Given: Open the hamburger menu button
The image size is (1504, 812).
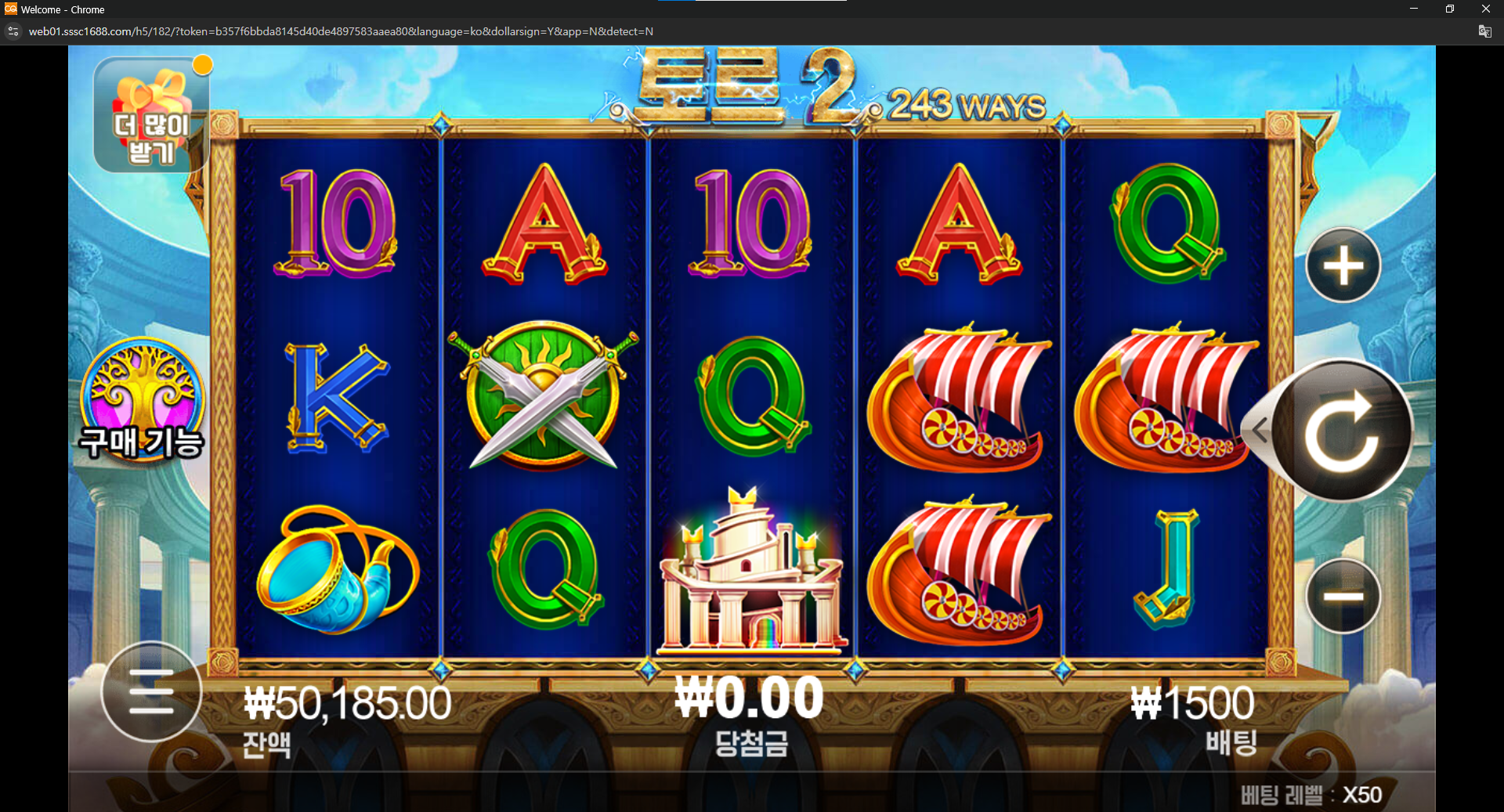Looking at the screenshot, I should pyautogui.click(x=151, y=691).
